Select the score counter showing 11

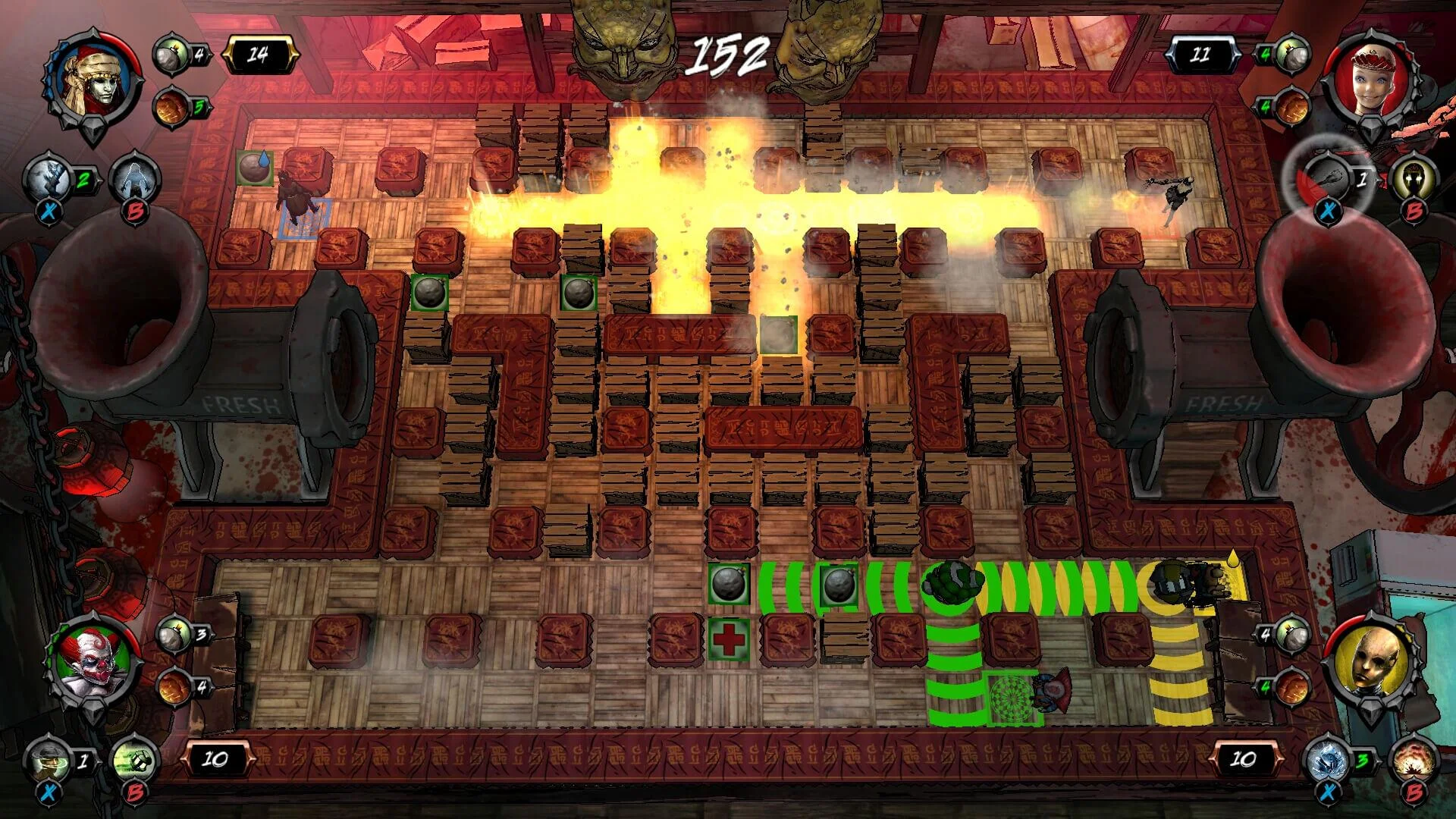click(1206, 53)
